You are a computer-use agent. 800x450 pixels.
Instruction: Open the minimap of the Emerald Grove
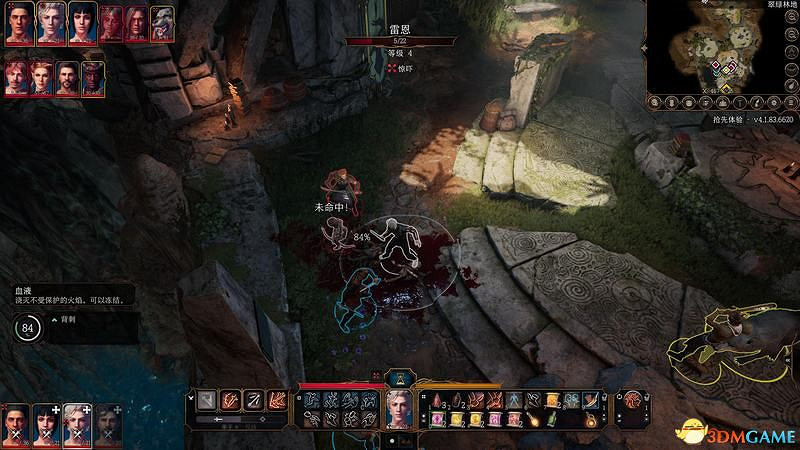[722, 48]
